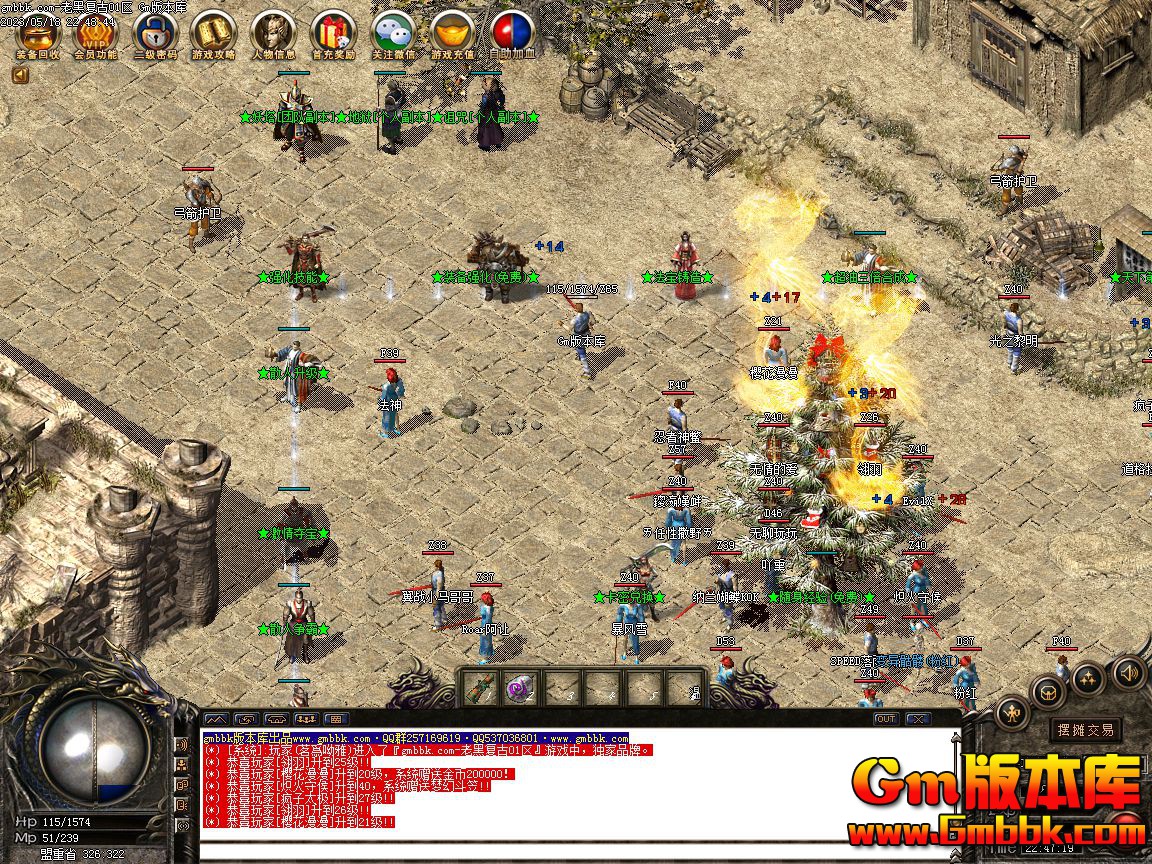
Task: Open the bag chest round button
Action: point(1049,690)
